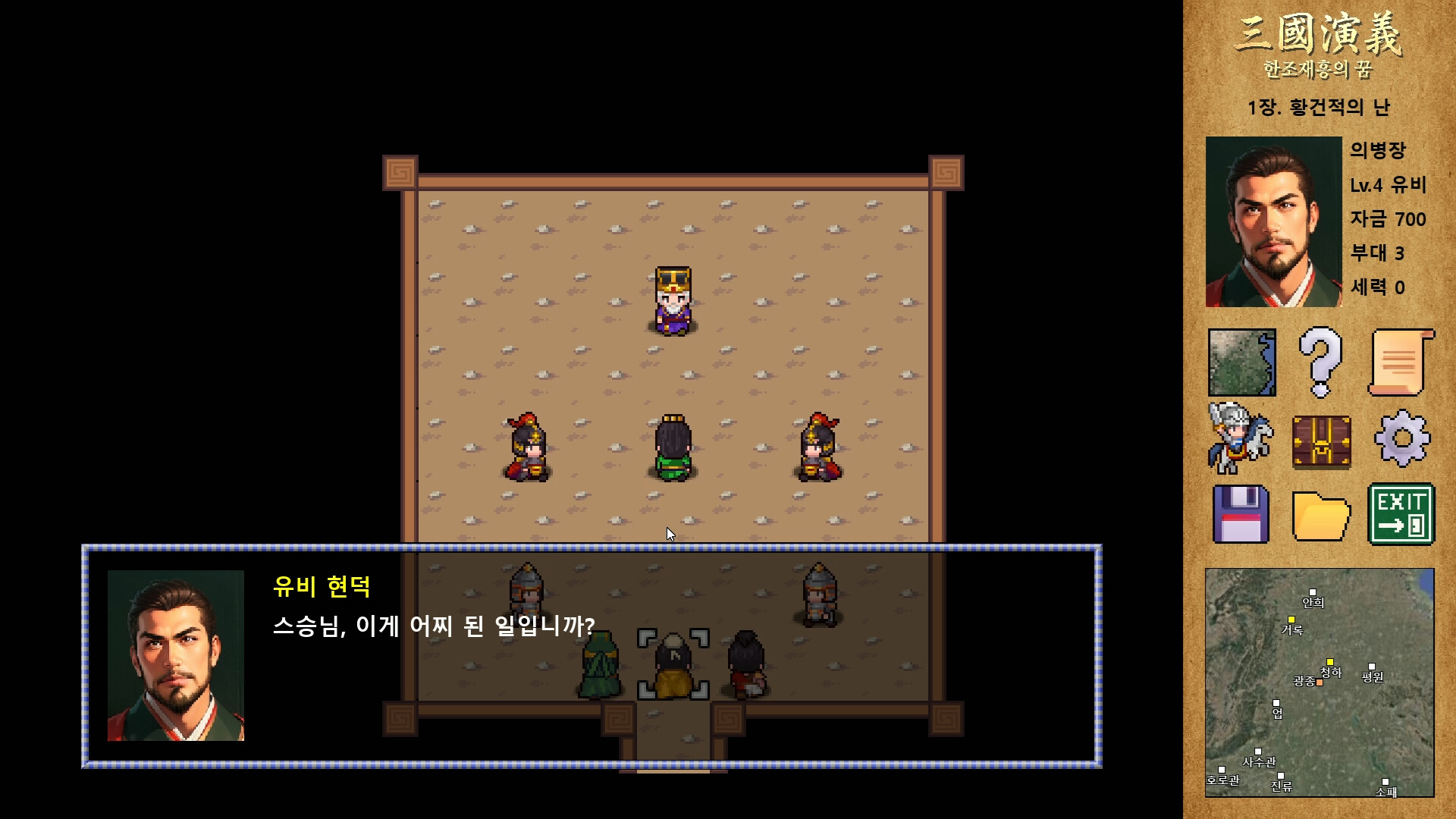
Task: Open the scroll quest log icon
Action: 1401,362
